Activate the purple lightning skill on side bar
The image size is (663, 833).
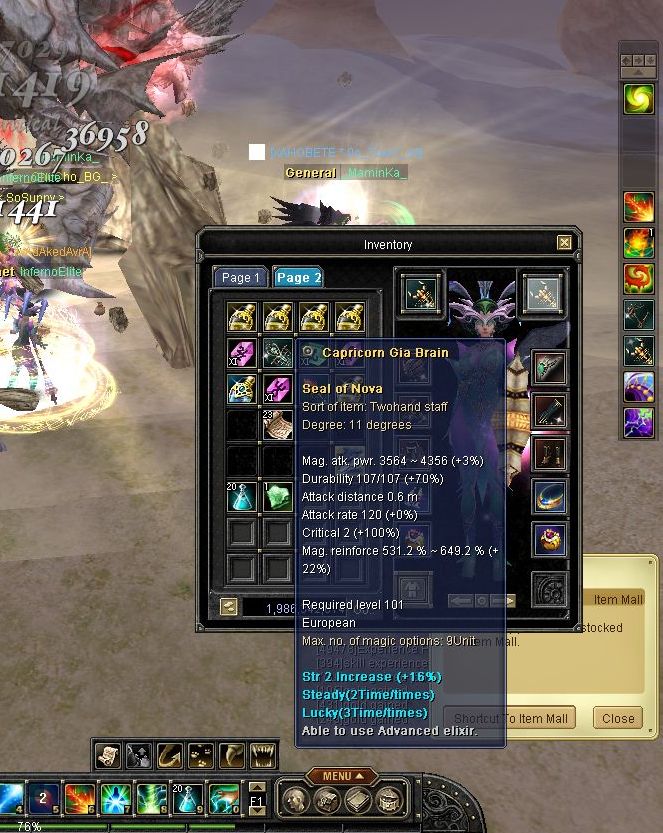tap(638, 422)
